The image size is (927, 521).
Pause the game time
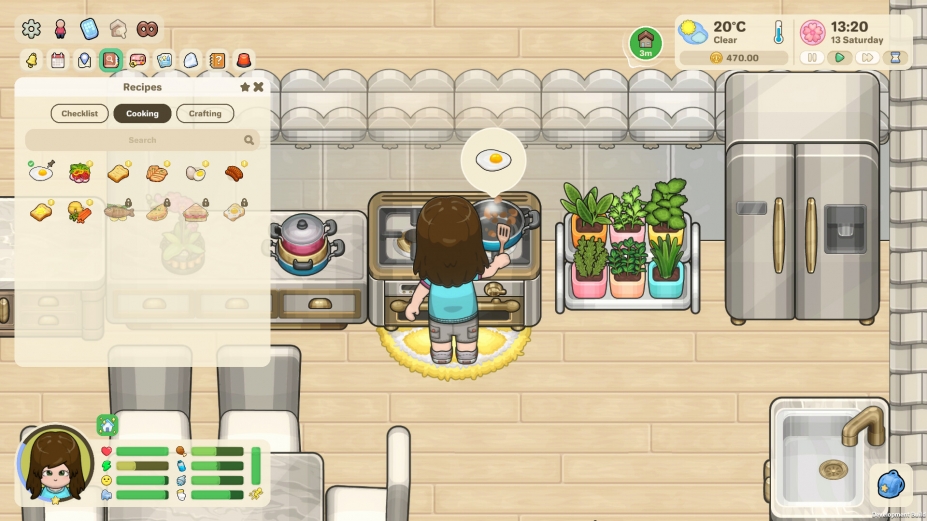pyautogui.click(x=813, y=58)
